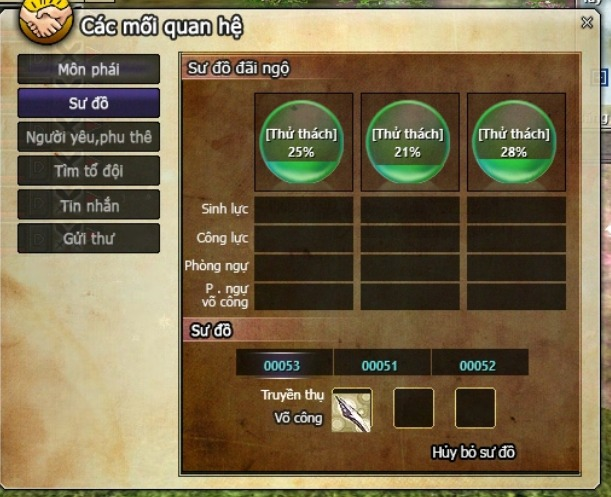Show the Tin nhắn tab
The width and height of the screenshot is (611, 497).
[89, 205]
